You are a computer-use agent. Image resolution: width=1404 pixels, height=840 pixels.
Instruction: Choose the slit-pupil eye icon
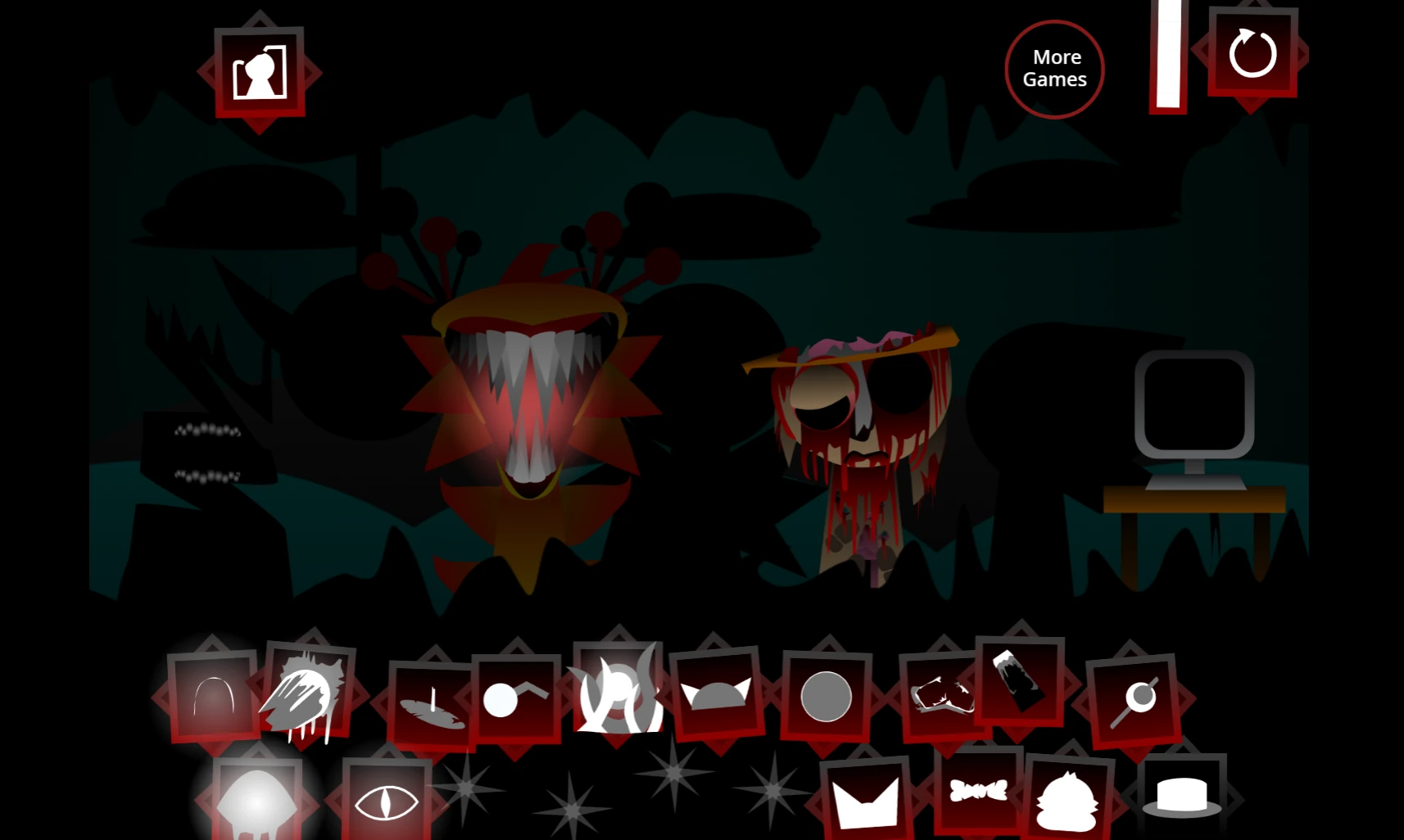pyautogui.click(x=386, y=802)
